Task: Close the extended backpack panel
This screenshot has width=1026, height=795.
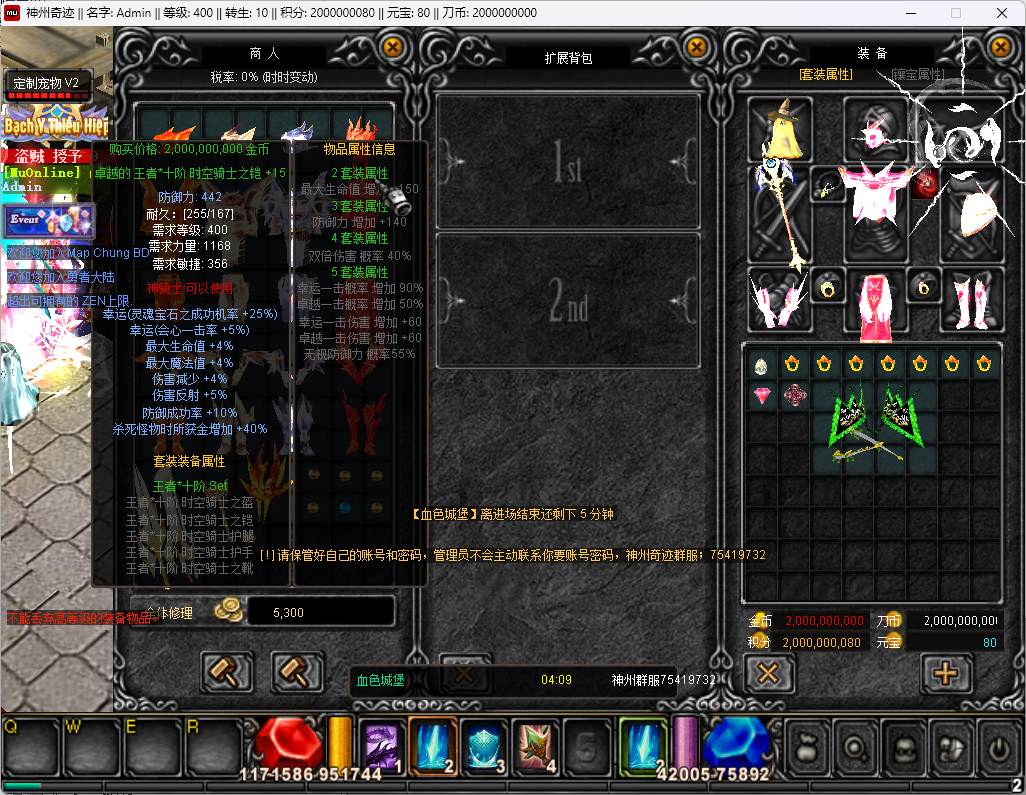Action: pos(696,47)
